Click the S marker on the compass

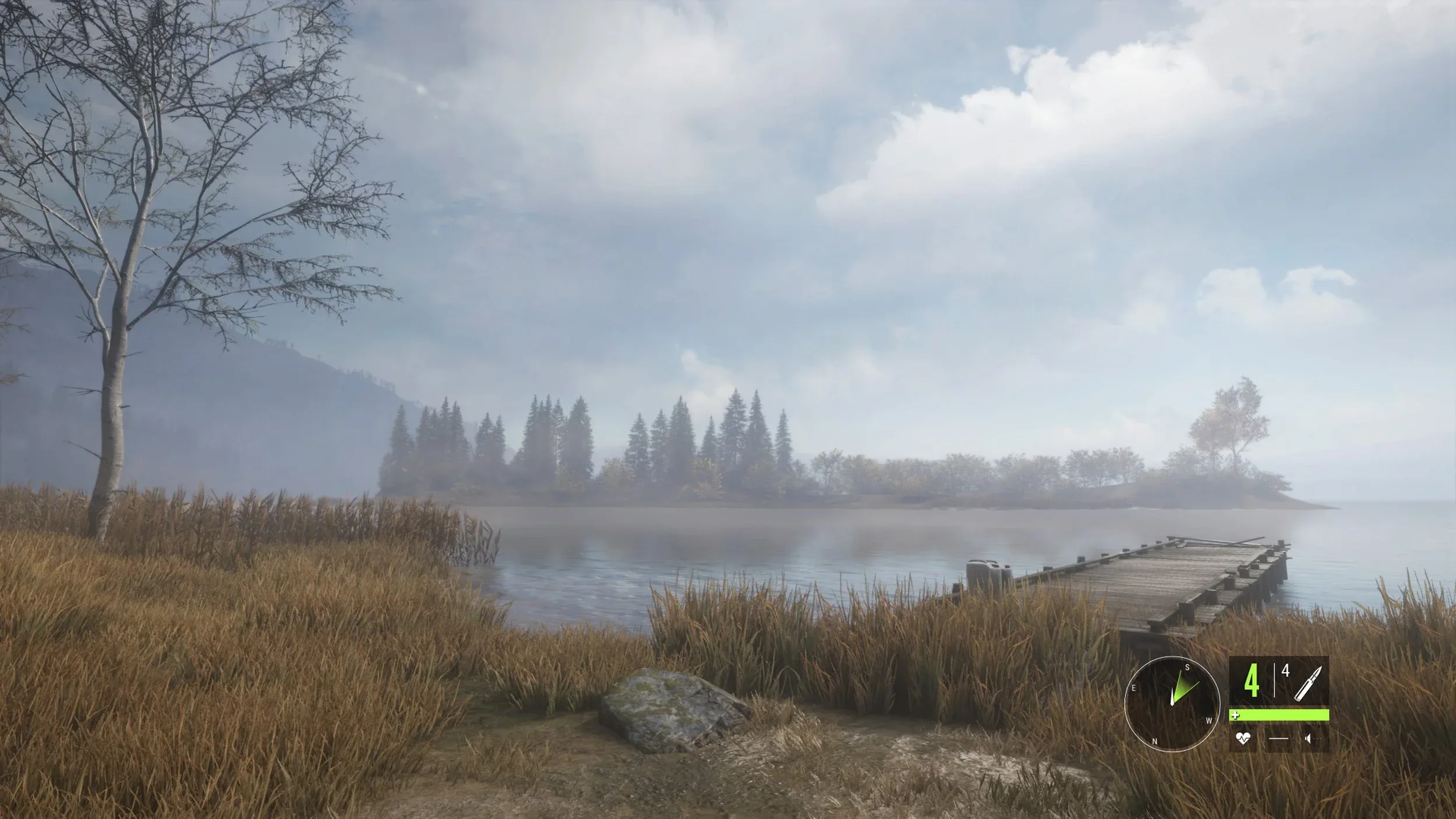tap(1187, 668)
